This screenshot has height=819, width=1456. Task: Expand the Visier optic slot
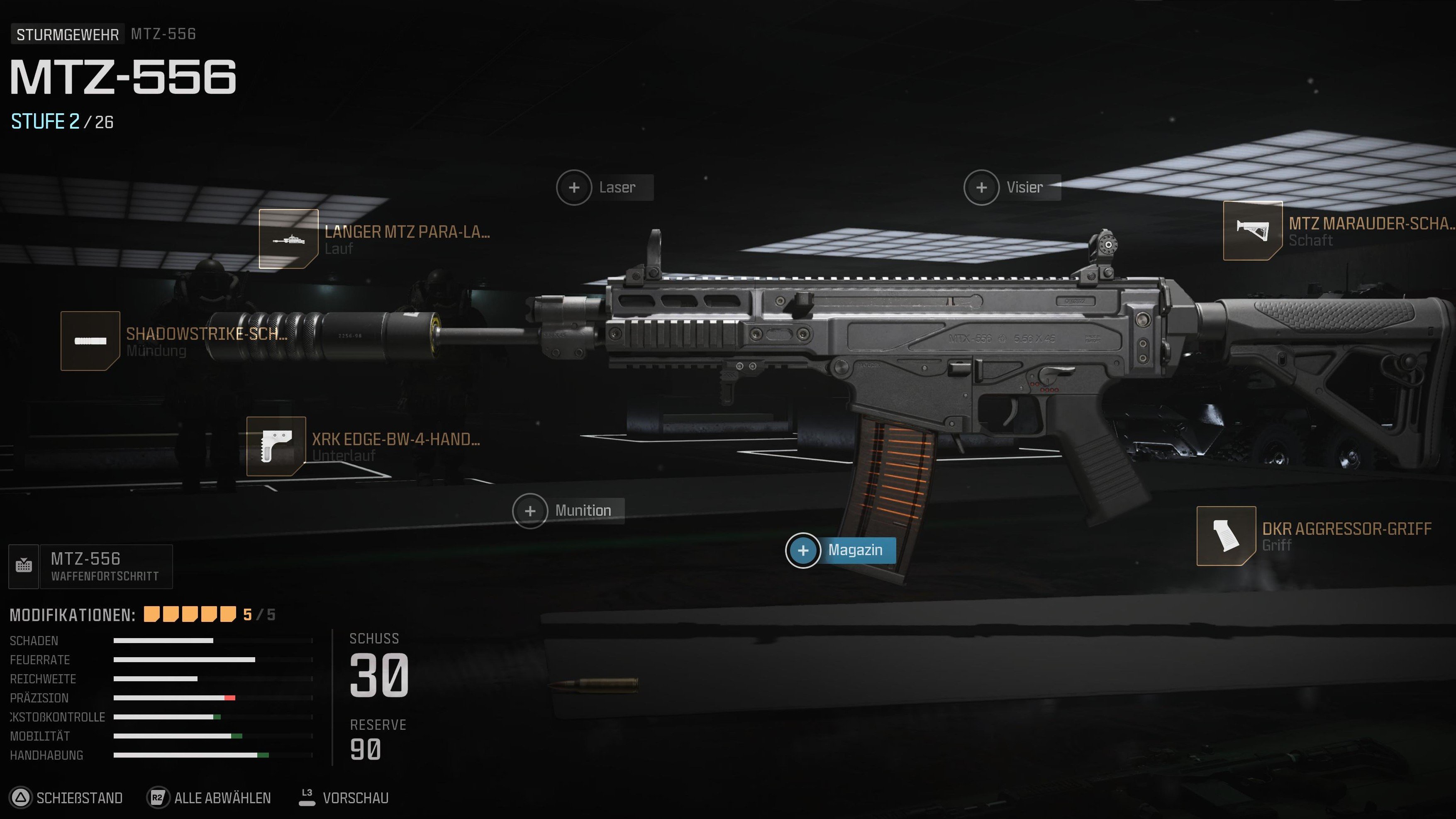982,187
